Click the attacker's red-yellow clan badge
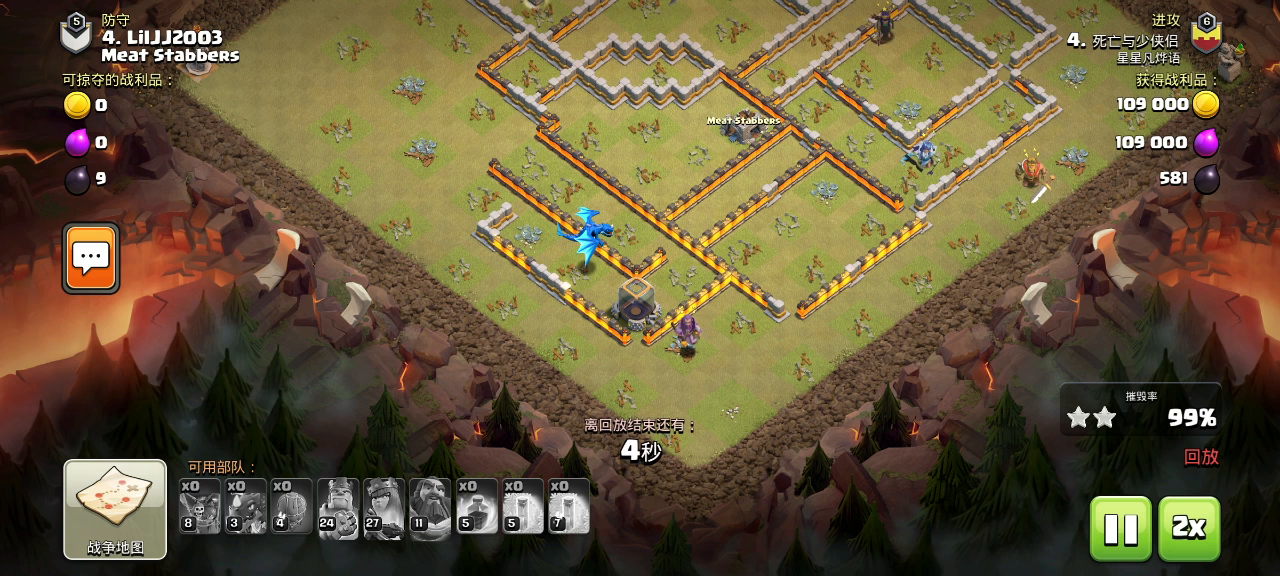 pyautogui.click(x=1206, y=35)
